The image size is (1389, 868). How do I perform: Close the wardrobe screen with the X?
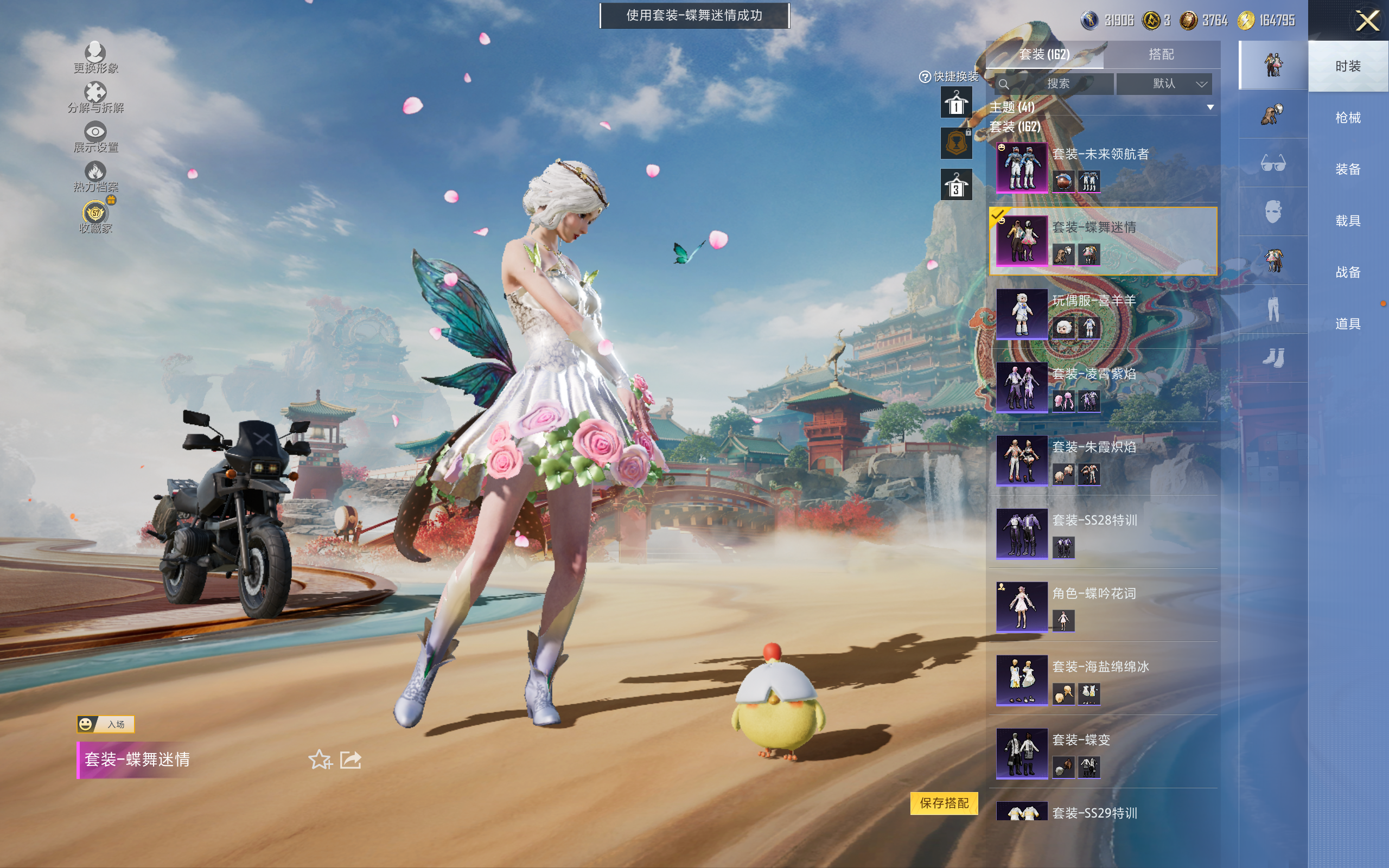(x=1367, y=21)
